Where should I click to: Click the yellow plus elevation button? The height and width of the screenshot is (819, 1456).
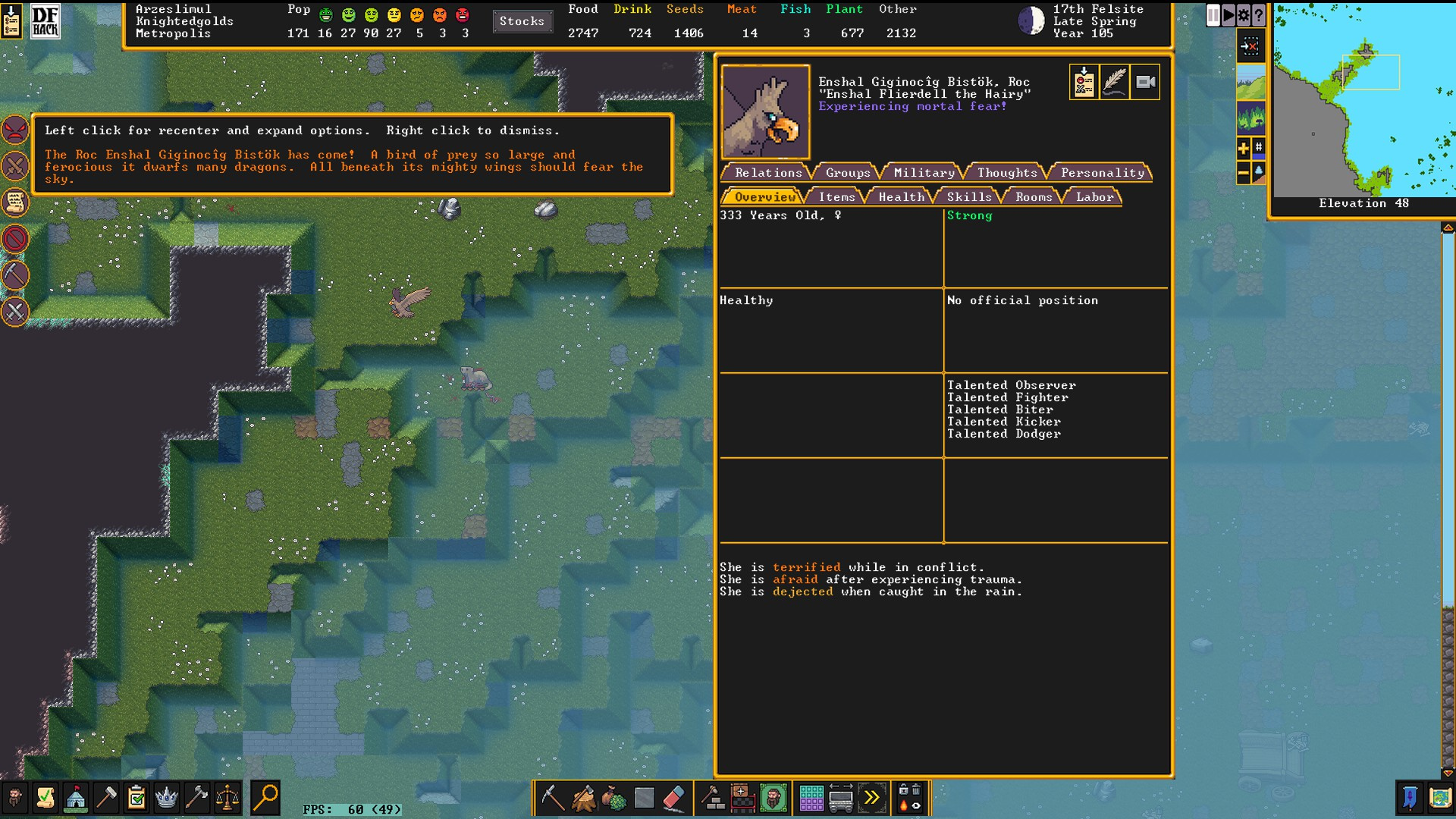1243,148
